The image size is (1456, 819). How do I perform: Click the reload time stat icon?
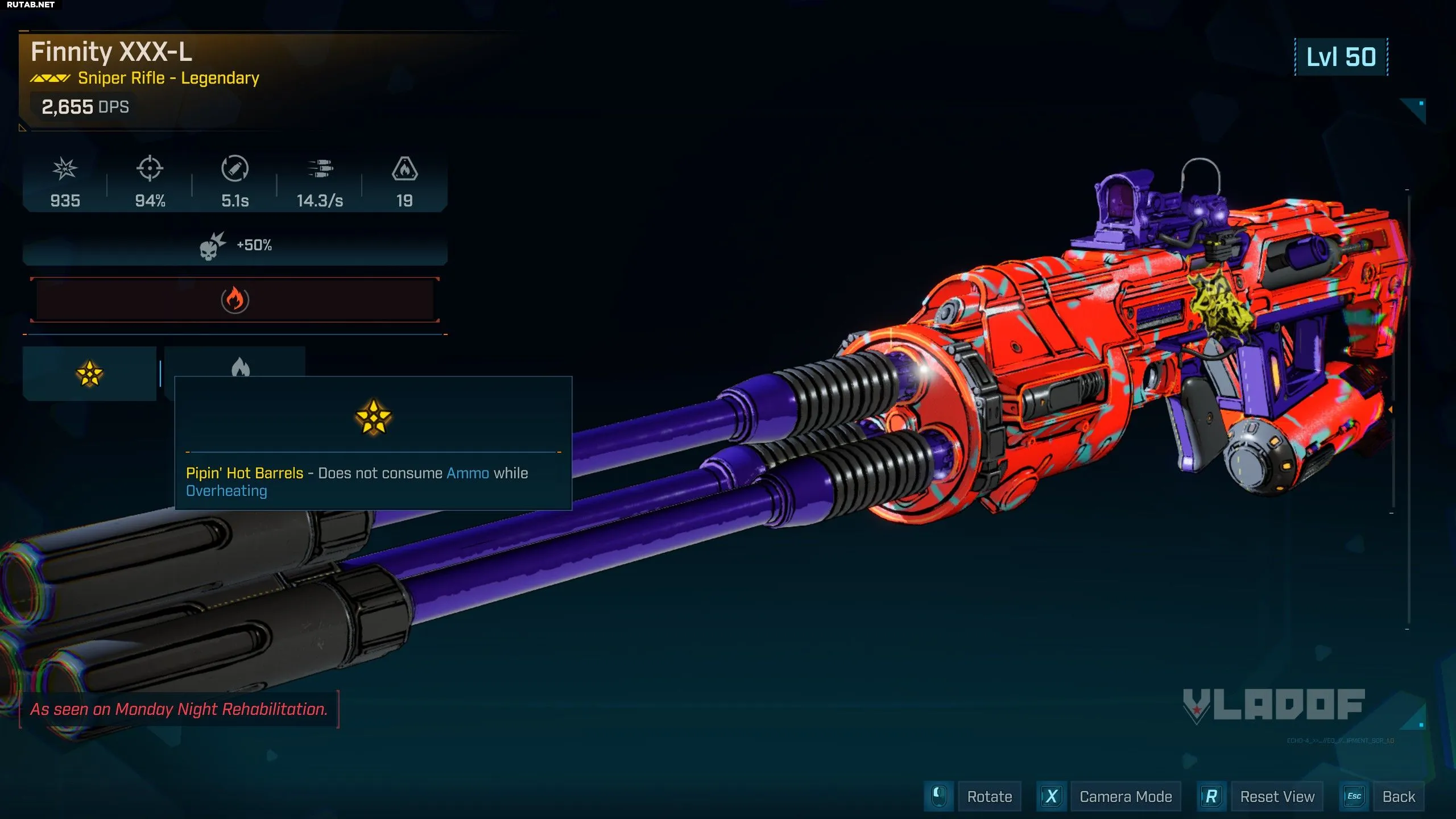234,169
